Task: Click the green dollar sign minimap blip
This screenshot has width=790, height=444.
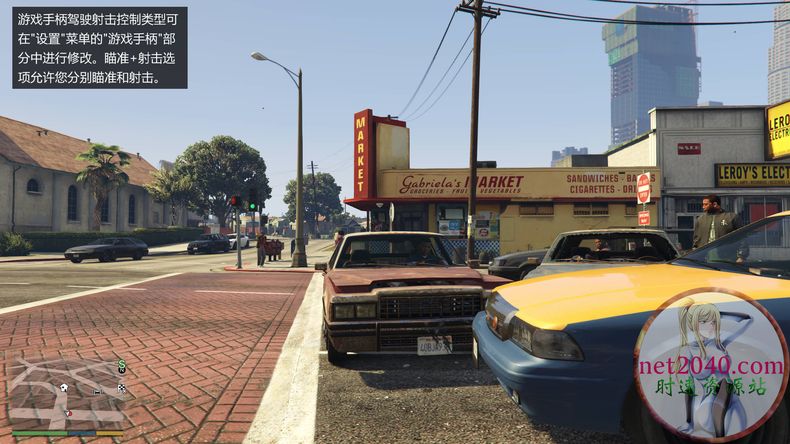Action: tap(121, 366)
